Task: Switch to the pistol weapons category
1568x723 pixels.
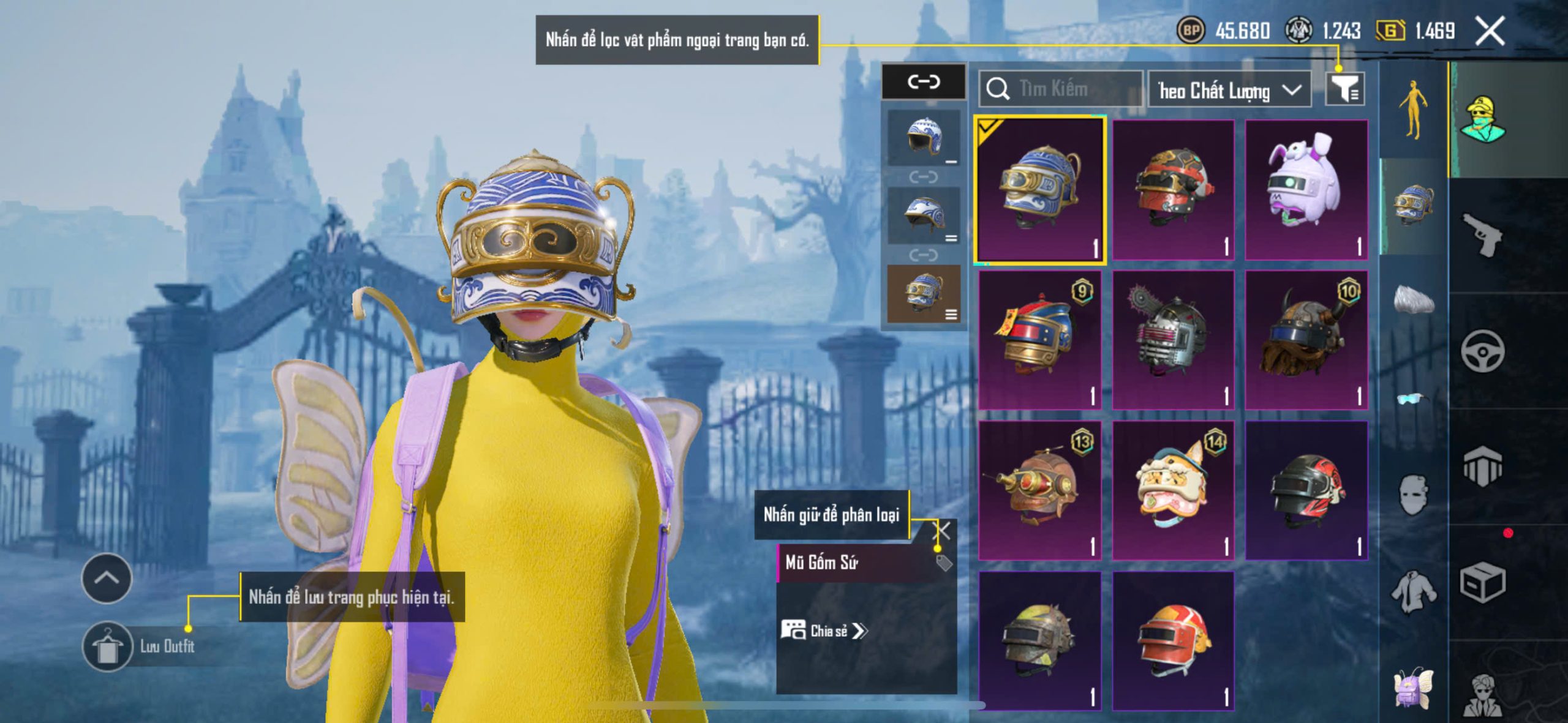Action: coord(1482,234)
